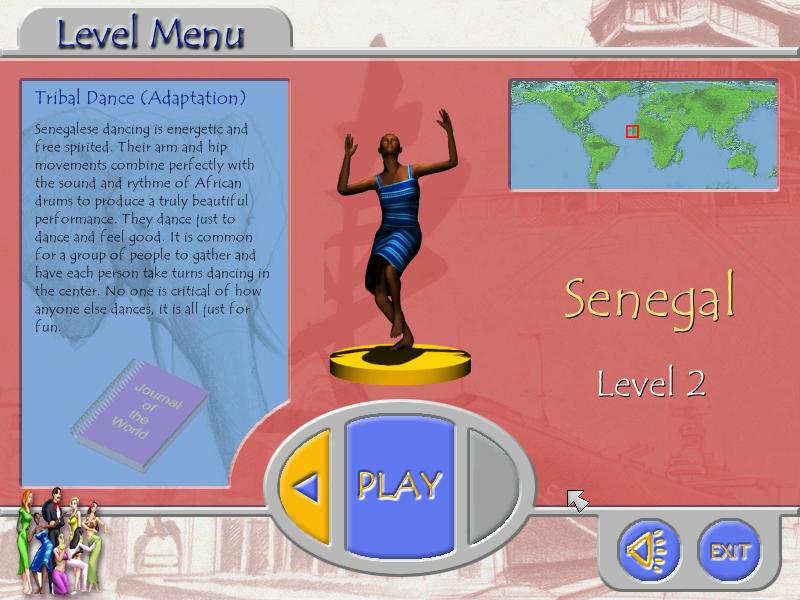Exit the game via EXIT button
The width and height of the screenshot is (800, 600).
729,550
